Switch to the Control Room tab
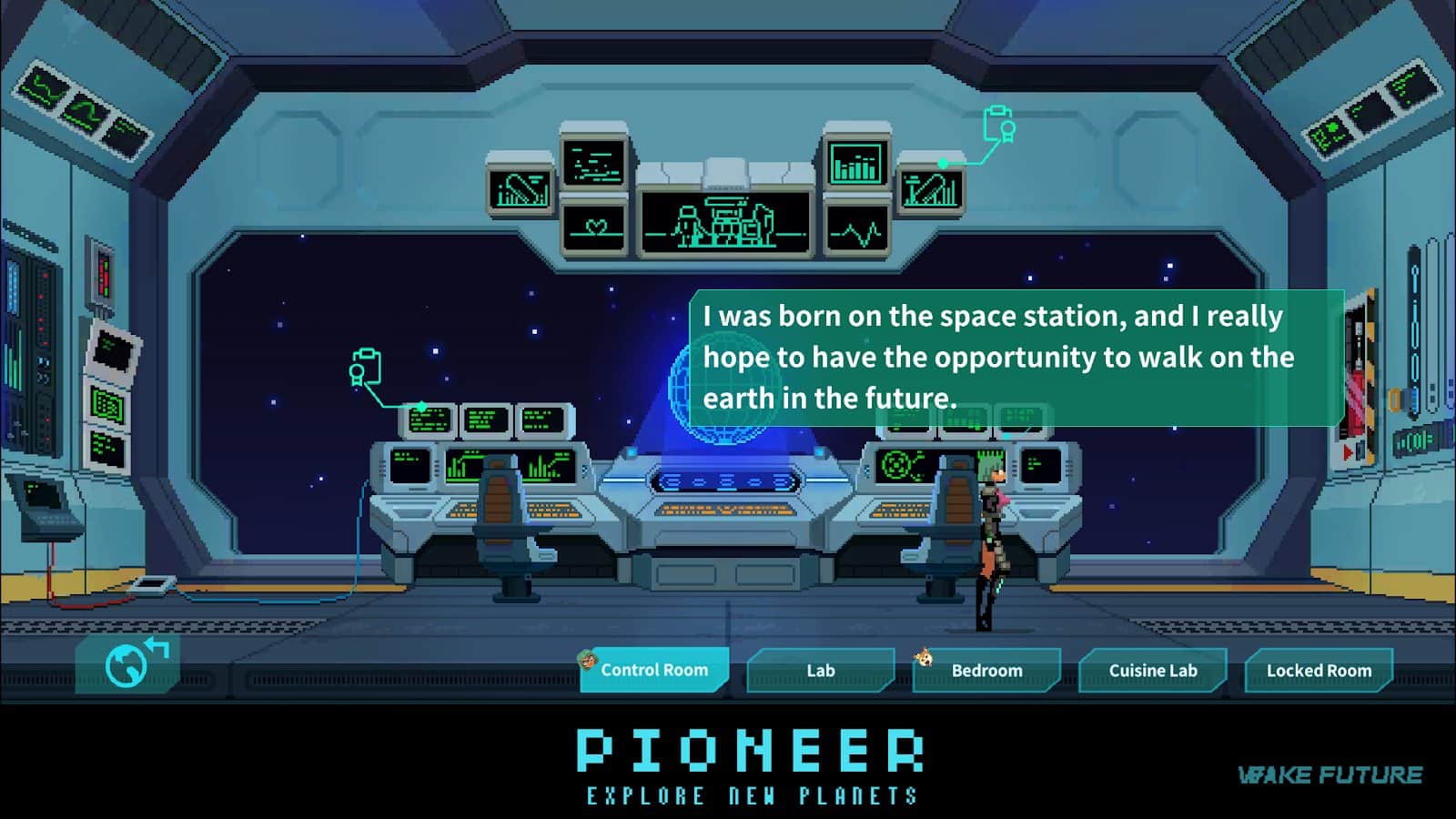1456x819 pixels. click(654, 671)
